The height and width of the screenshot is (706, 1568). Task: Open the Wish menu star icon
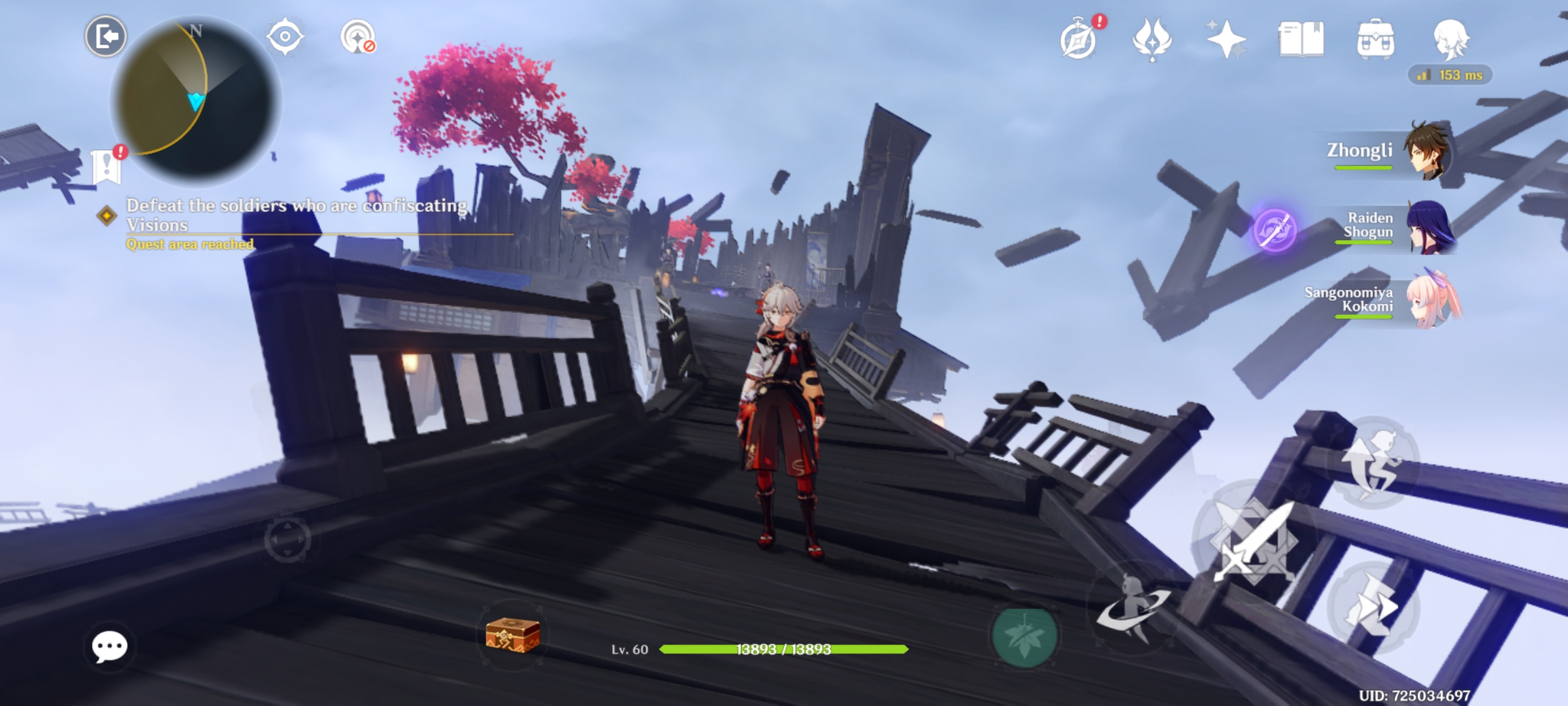point(1225,41)
